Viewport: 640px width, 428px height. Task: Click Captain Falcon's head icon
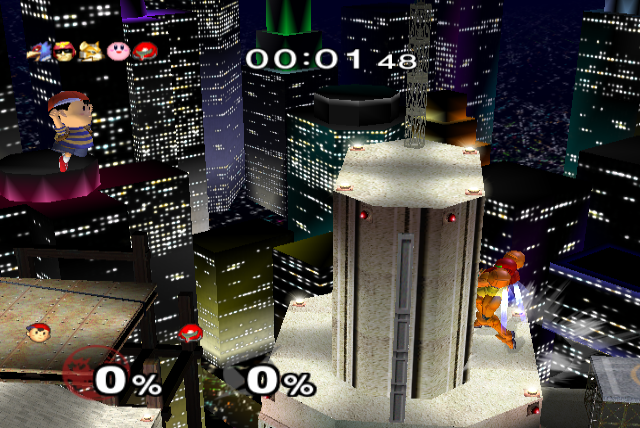coord(66,50)
